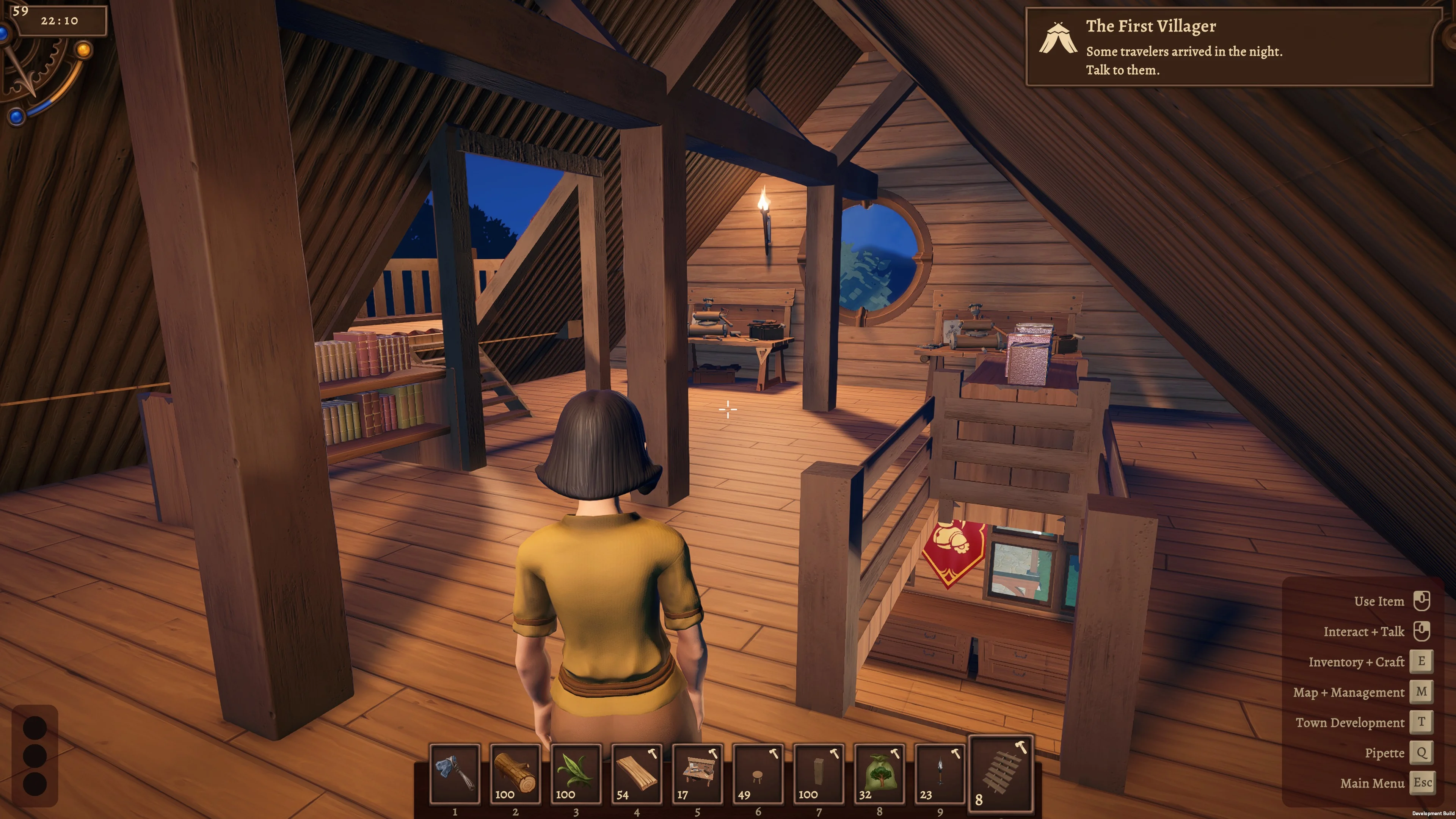Choose the wood log stack of 100
The height and width of the screenshot is (819, 1456).
516,773
